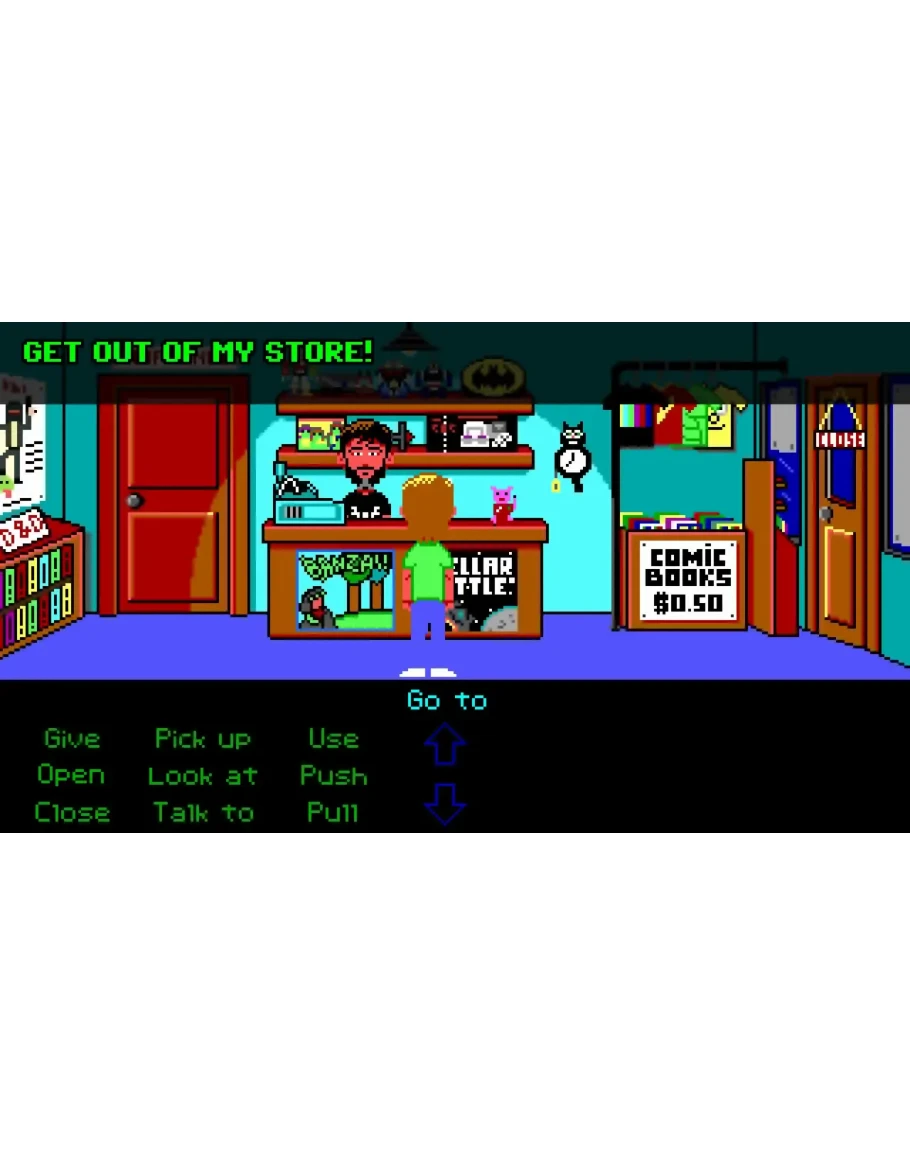Click the inventory scroll down arrow
This screenshot has height=1155, width=910.
pyautogui.click(x=445, y=804)
